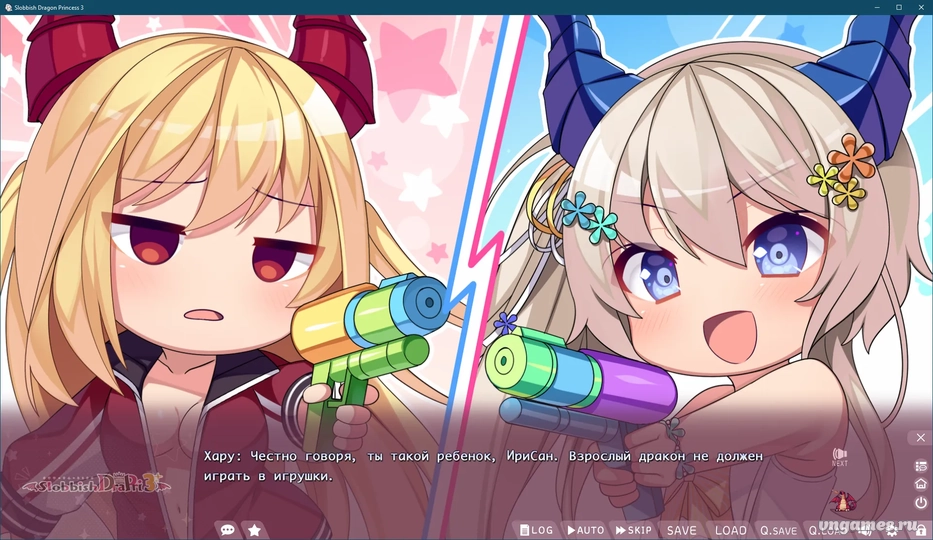This screenshot has height=540, width=933.
Task: Open the LOAD menu
Action: [730, 530]
